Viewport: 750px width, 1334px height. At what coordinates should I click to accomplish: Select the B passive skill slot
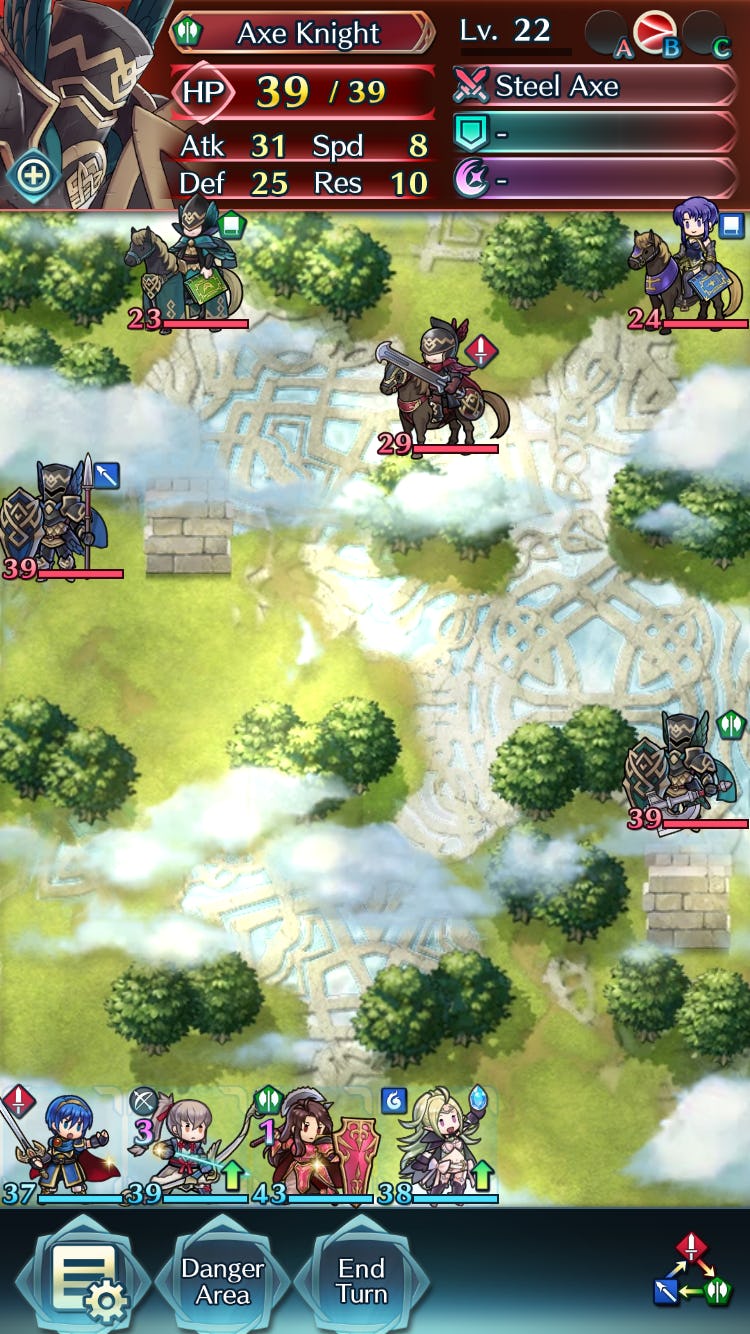point(655,32)
